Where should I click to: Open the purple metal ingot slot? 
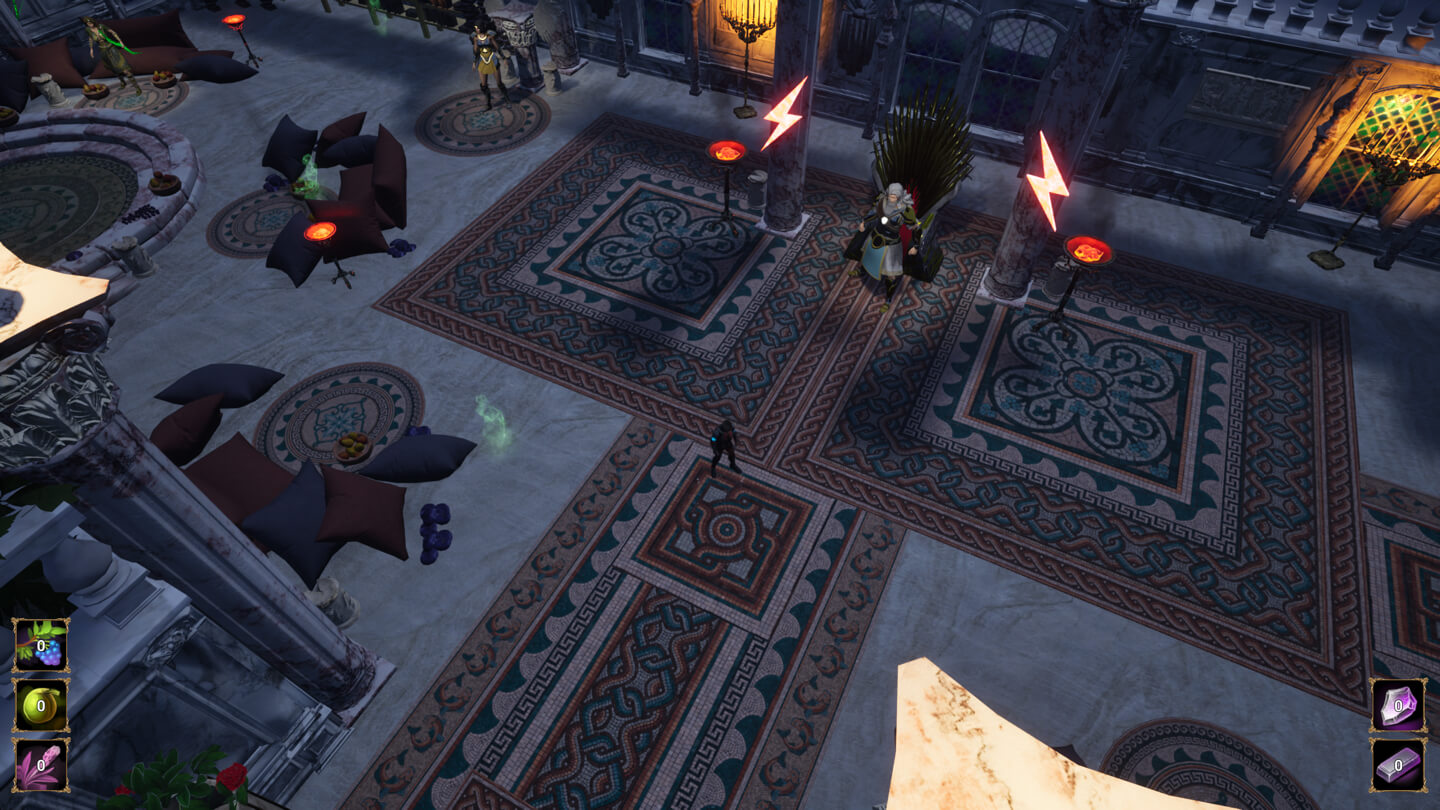pyautogui.click(x=1398, y=765)
